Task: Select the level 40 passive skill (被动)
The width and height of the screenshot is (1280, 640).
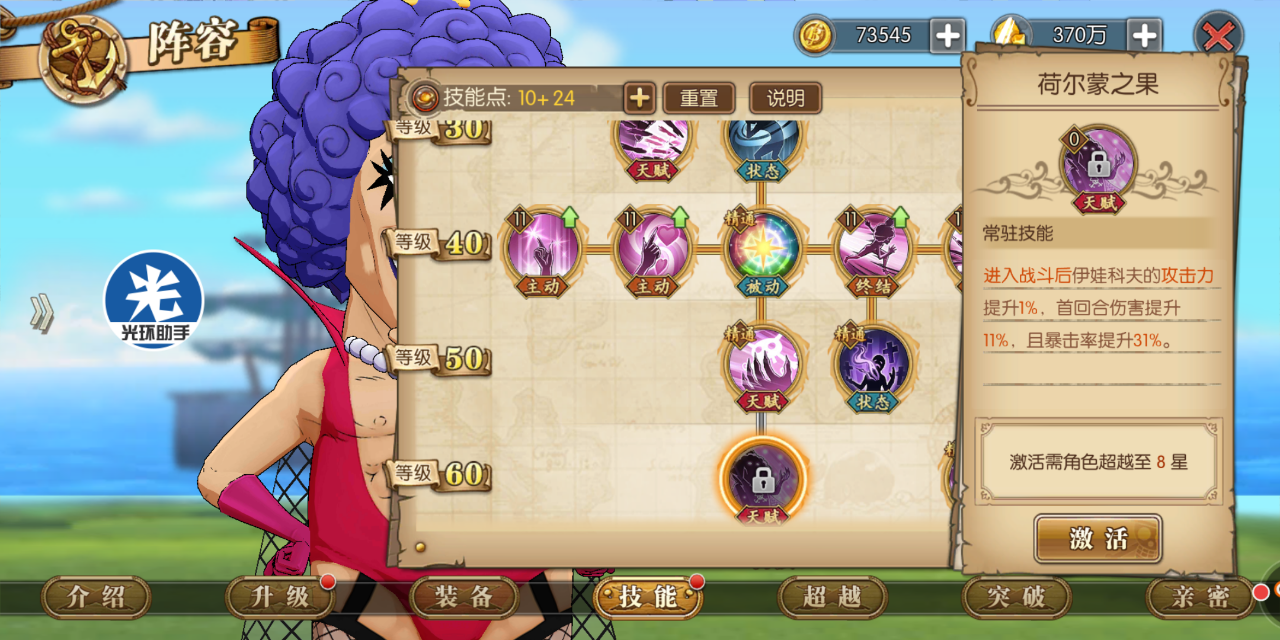Action: pos(763,247)
